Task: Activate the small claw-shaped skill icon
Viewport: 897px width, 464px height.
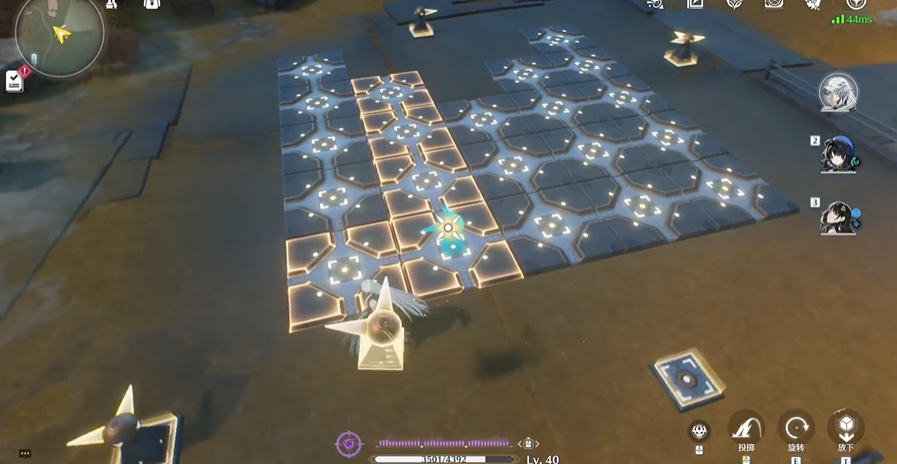Action: pos(701,431)
